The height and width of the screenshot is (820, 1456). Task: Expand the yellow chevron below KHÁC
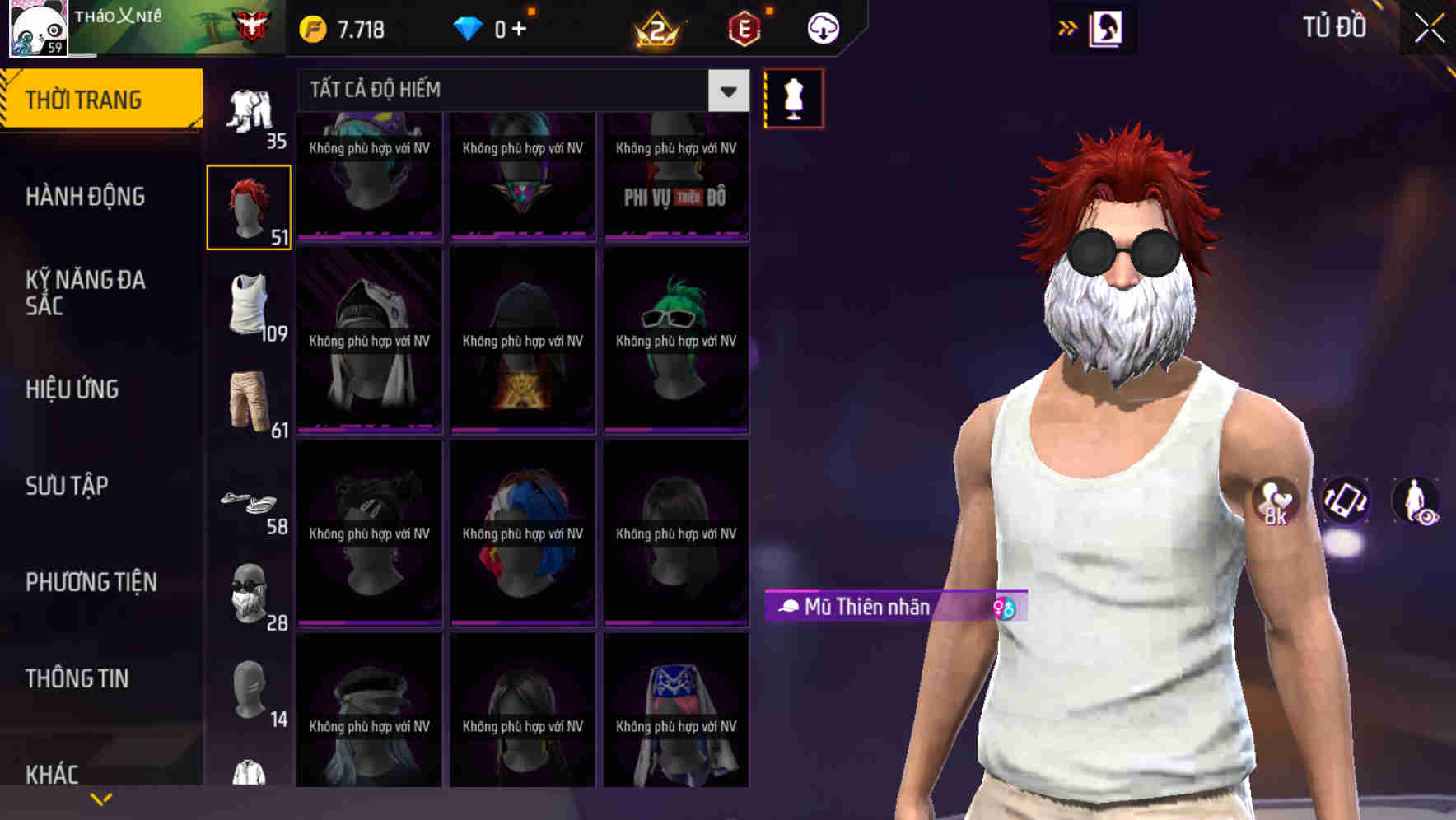[101, 798]
